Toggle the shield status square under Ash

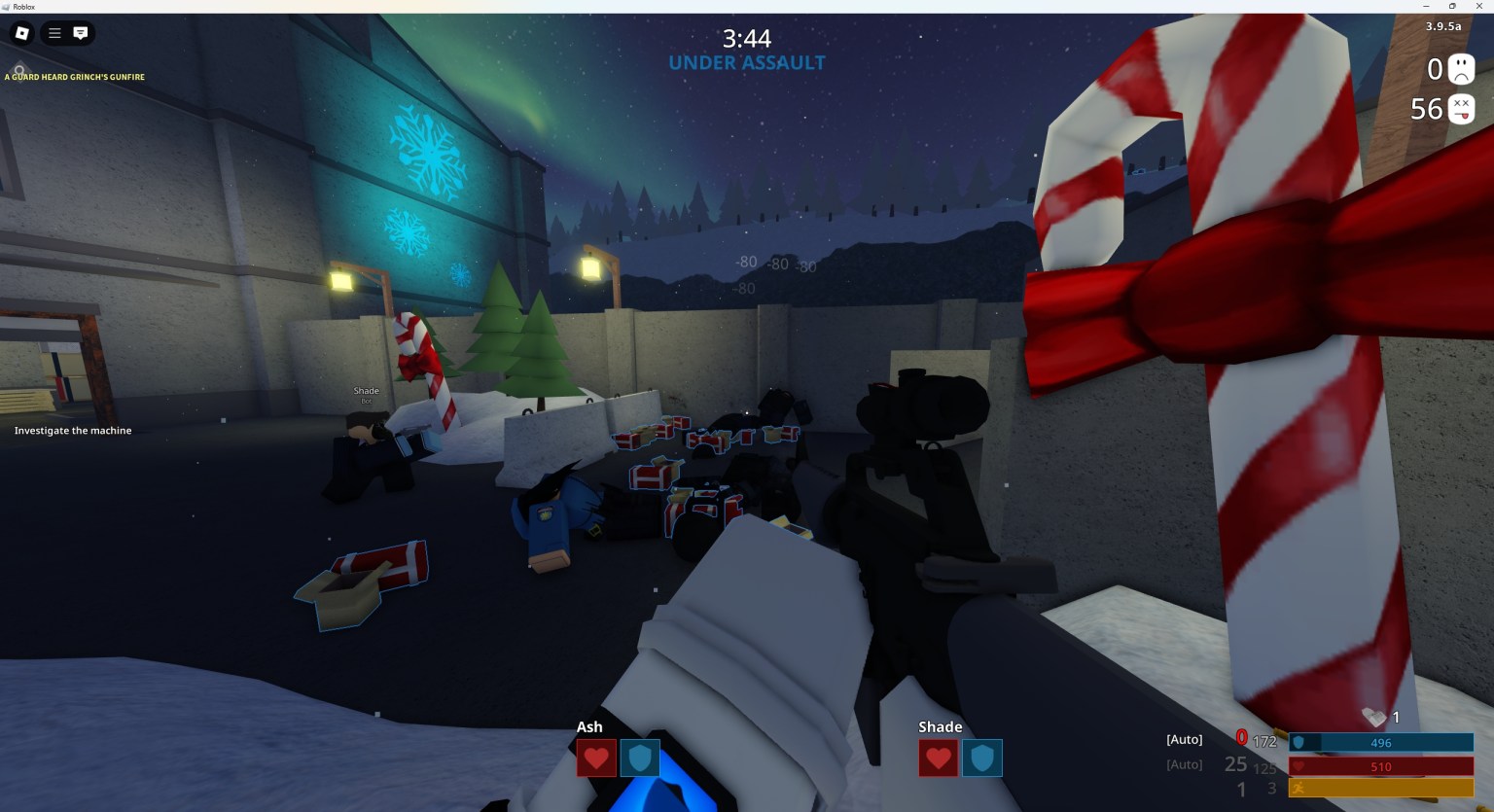pyautogui.click(x=640, y=758)
